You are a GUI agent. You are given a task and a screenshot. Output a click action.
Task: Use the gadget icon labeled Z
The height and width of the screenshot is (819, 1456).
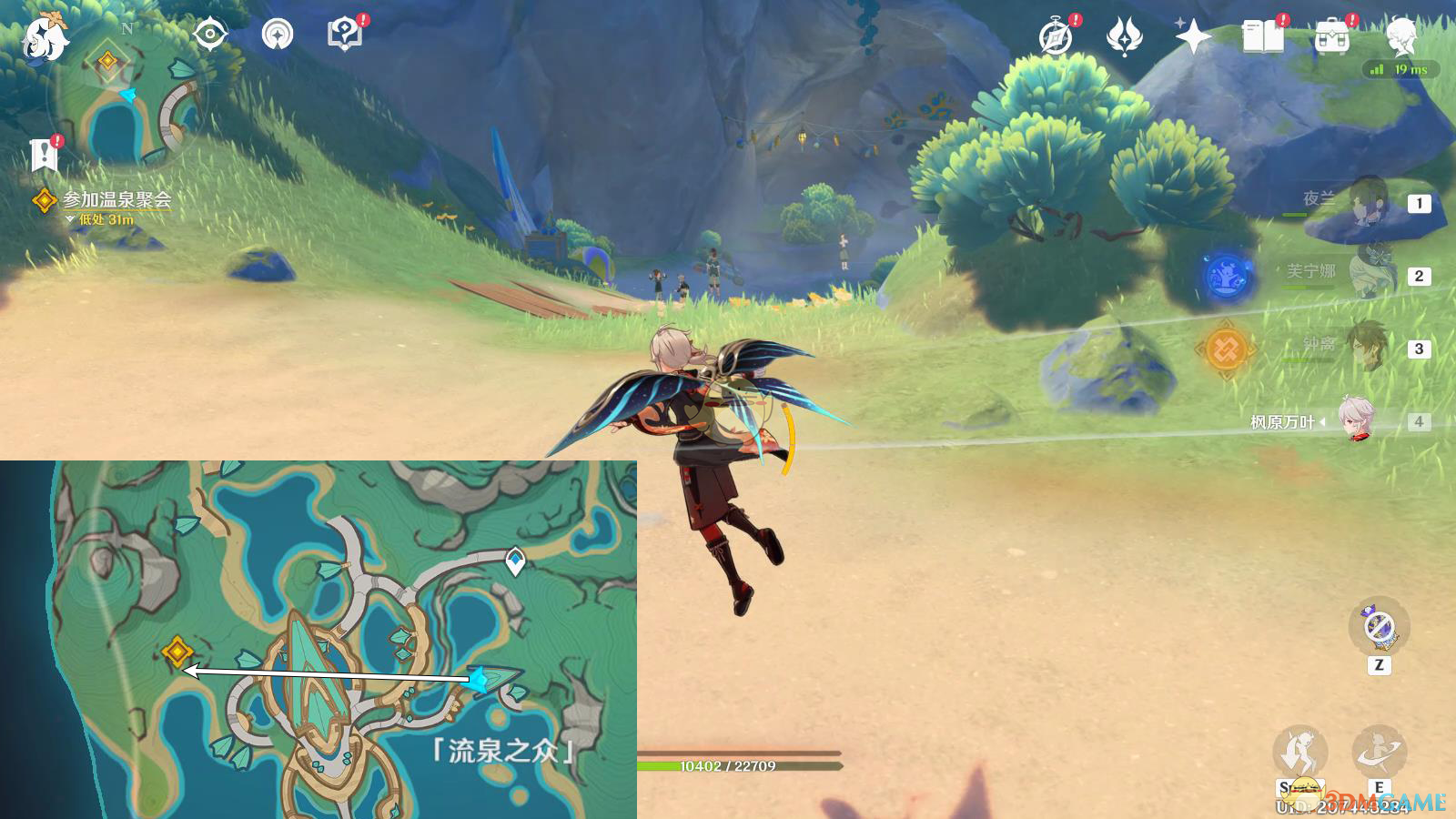[x=1379, y=628]
